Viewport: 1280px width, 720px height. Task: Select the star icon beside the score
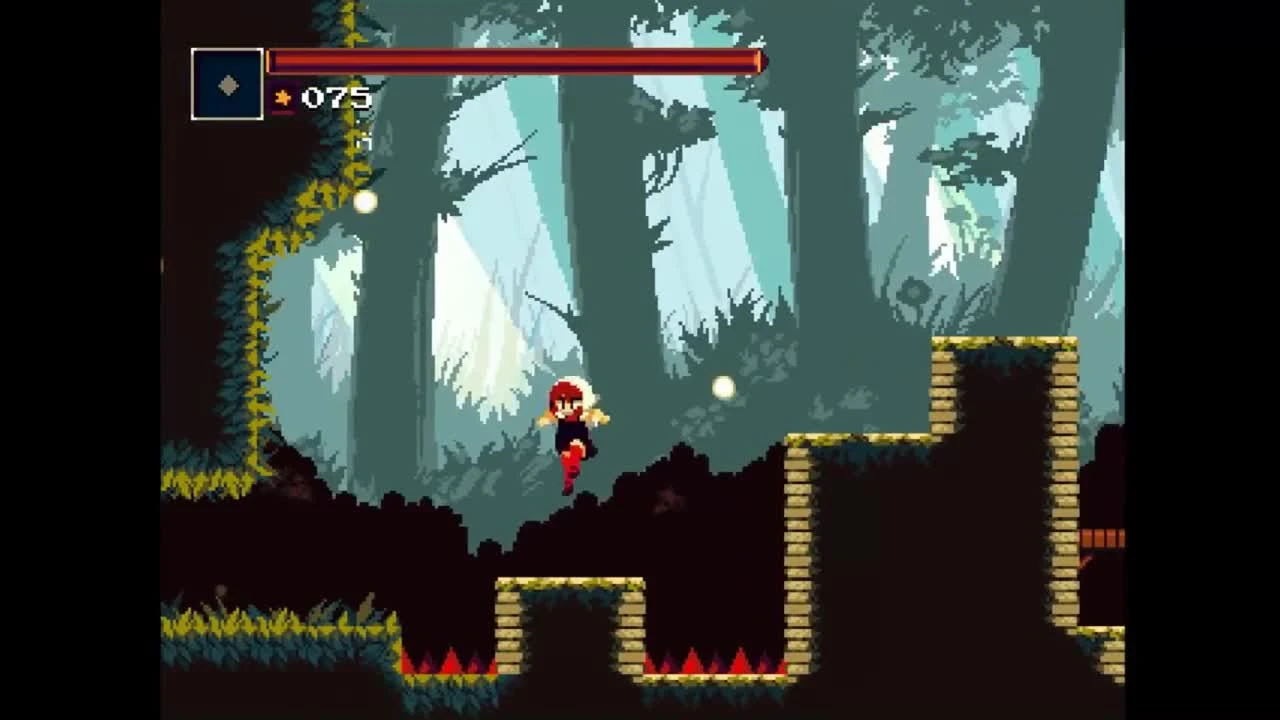pos(283,98)
